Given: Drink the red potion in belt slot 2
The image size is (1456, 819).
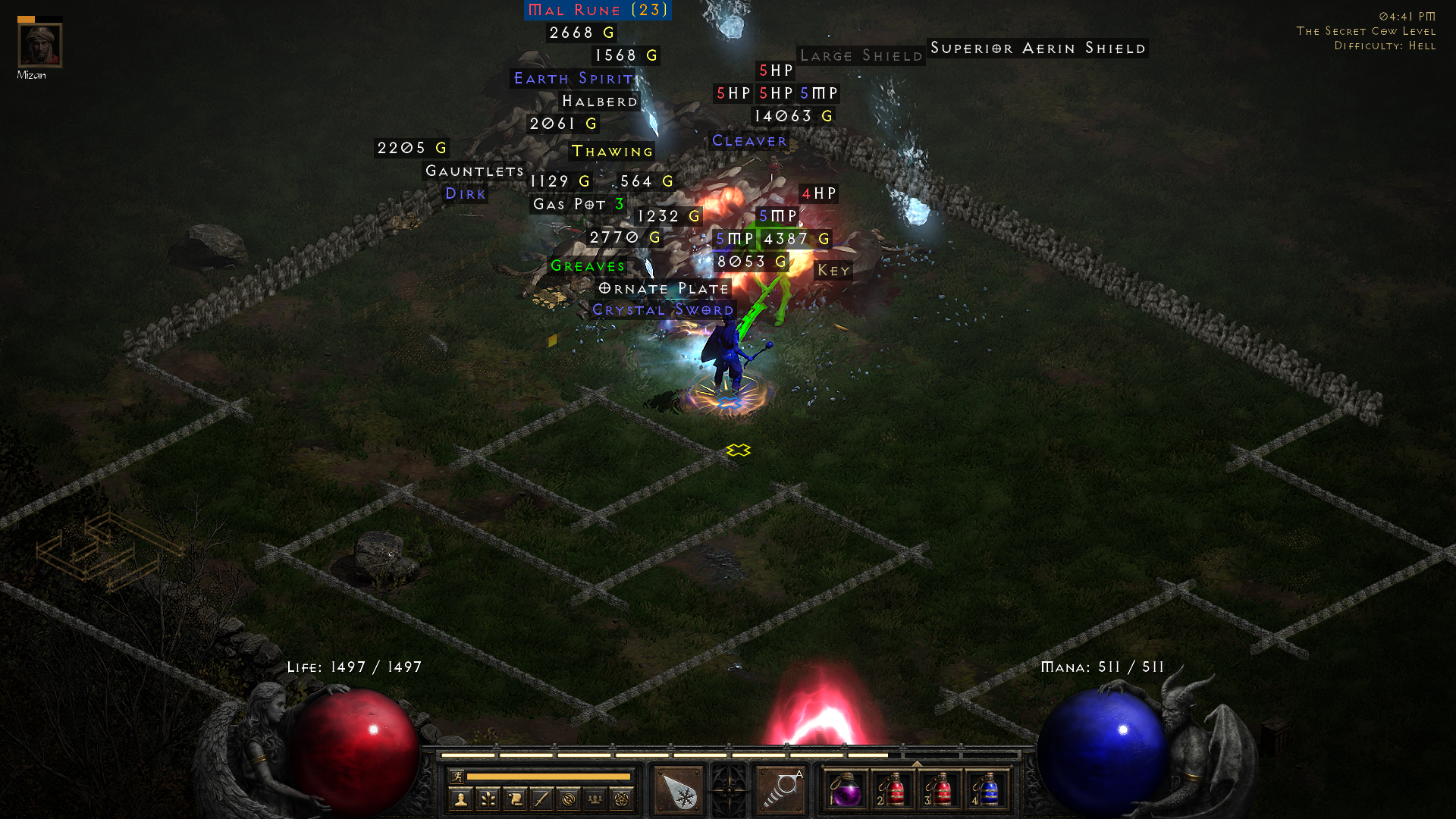Looking at the screenshot, I should (x=894, y=793).
